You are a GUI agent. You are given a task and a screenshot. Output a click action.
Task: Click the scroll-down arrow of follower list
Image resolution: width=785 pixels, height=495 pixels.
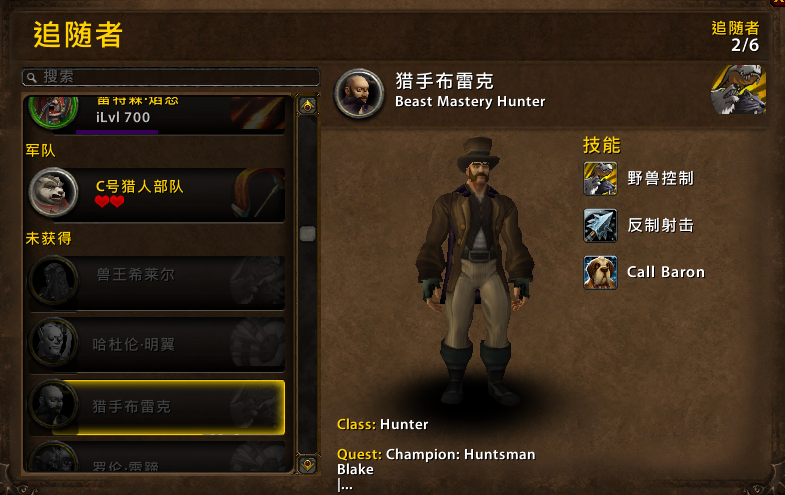tap(307, 464)
